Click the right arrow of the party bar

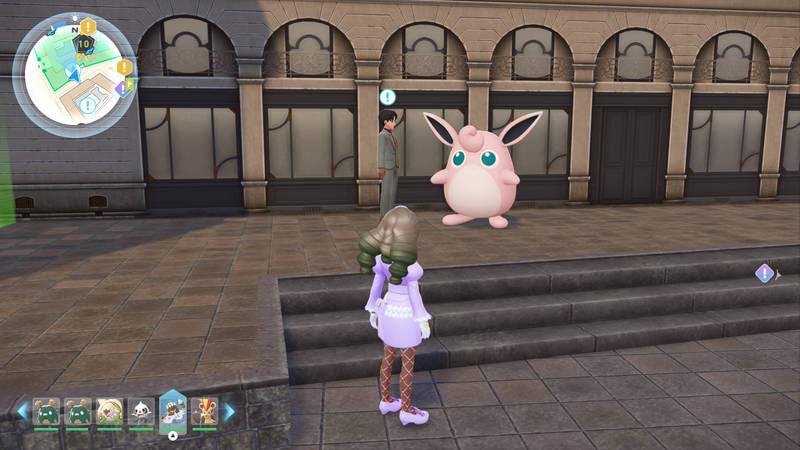pyautogui.click(x=229, y=411)
